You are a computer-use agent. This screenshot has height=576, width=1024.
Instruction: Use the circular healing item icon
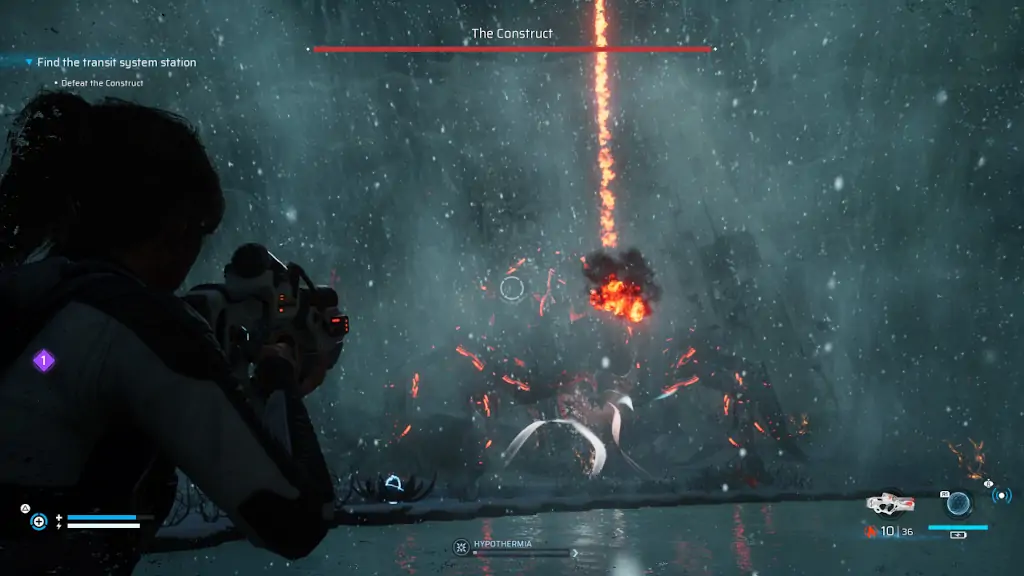(39, 521)
